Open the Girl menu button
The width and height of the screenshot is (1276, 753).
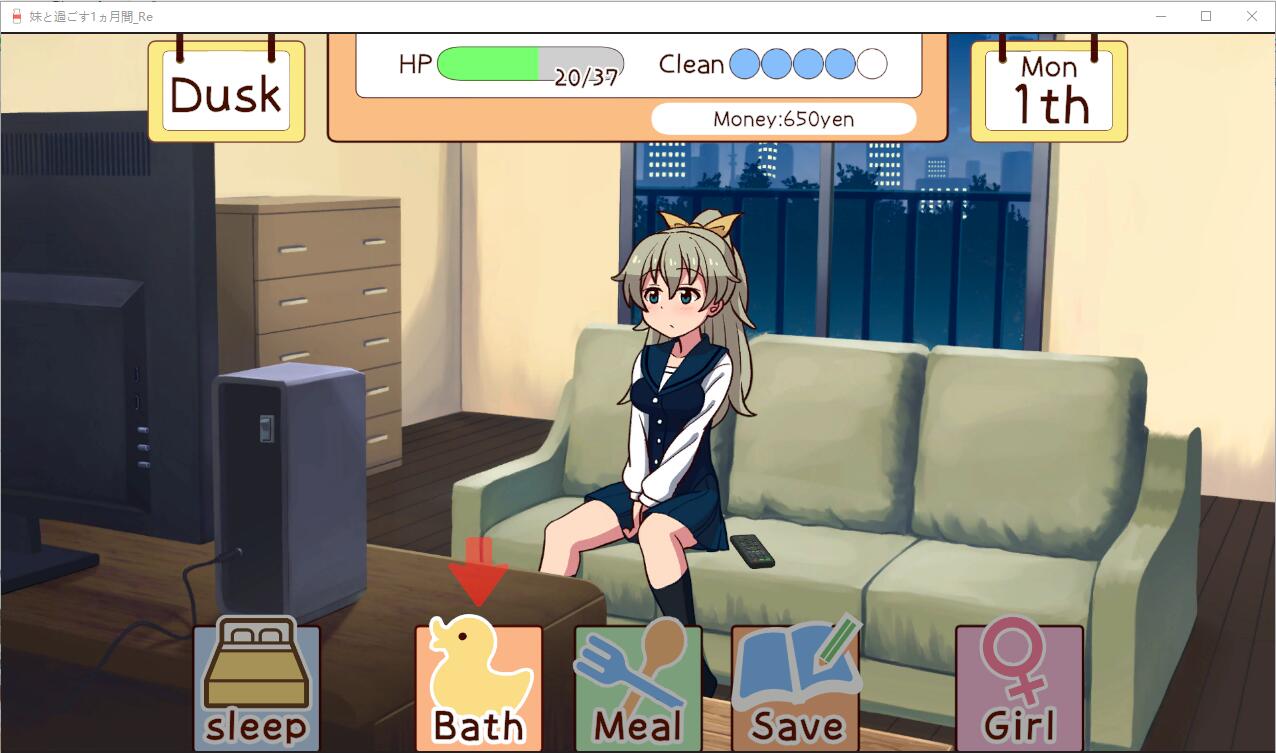click(1019, 686)
